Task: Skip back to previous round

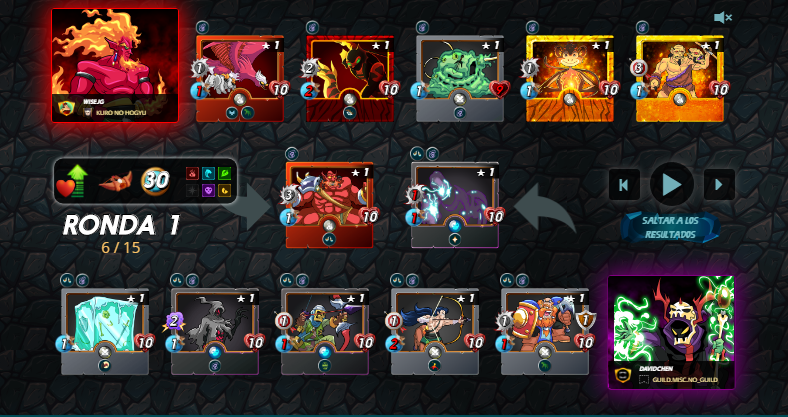Action: (624, 184)
